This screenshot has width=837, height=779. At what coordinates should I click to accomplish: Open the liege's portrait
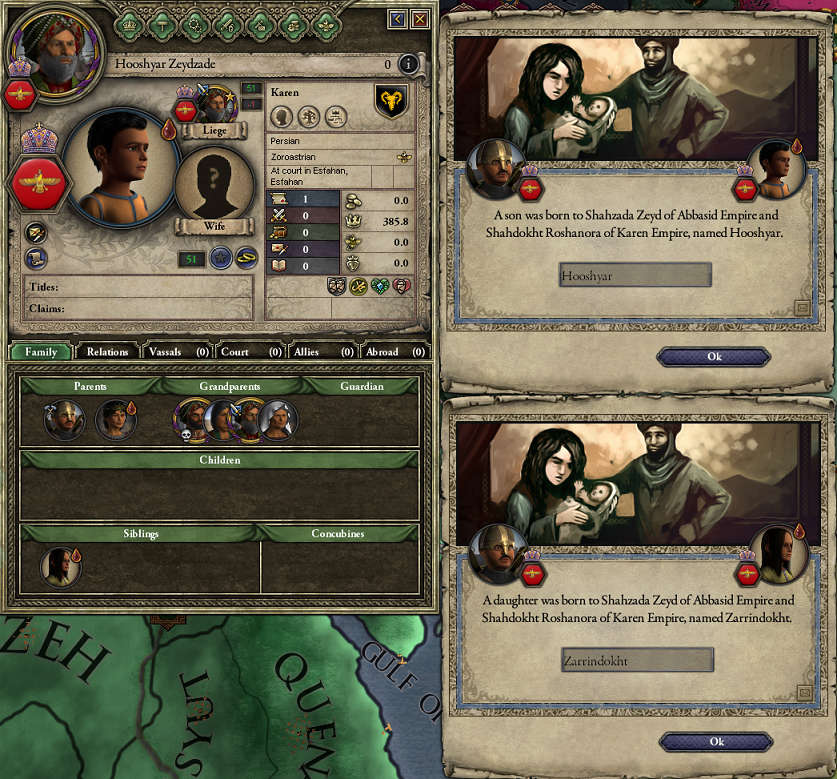pos(213,104)
